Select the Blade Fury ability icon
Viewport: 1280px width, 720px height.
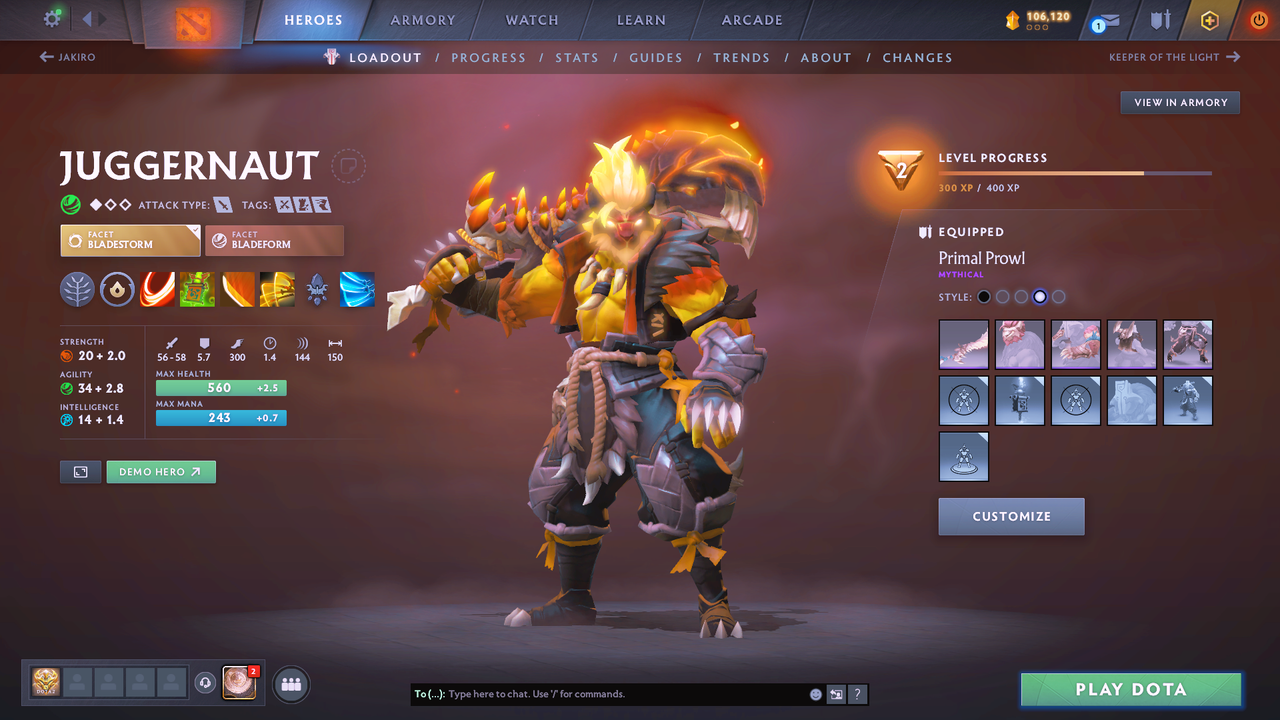(x=157, y=290)
